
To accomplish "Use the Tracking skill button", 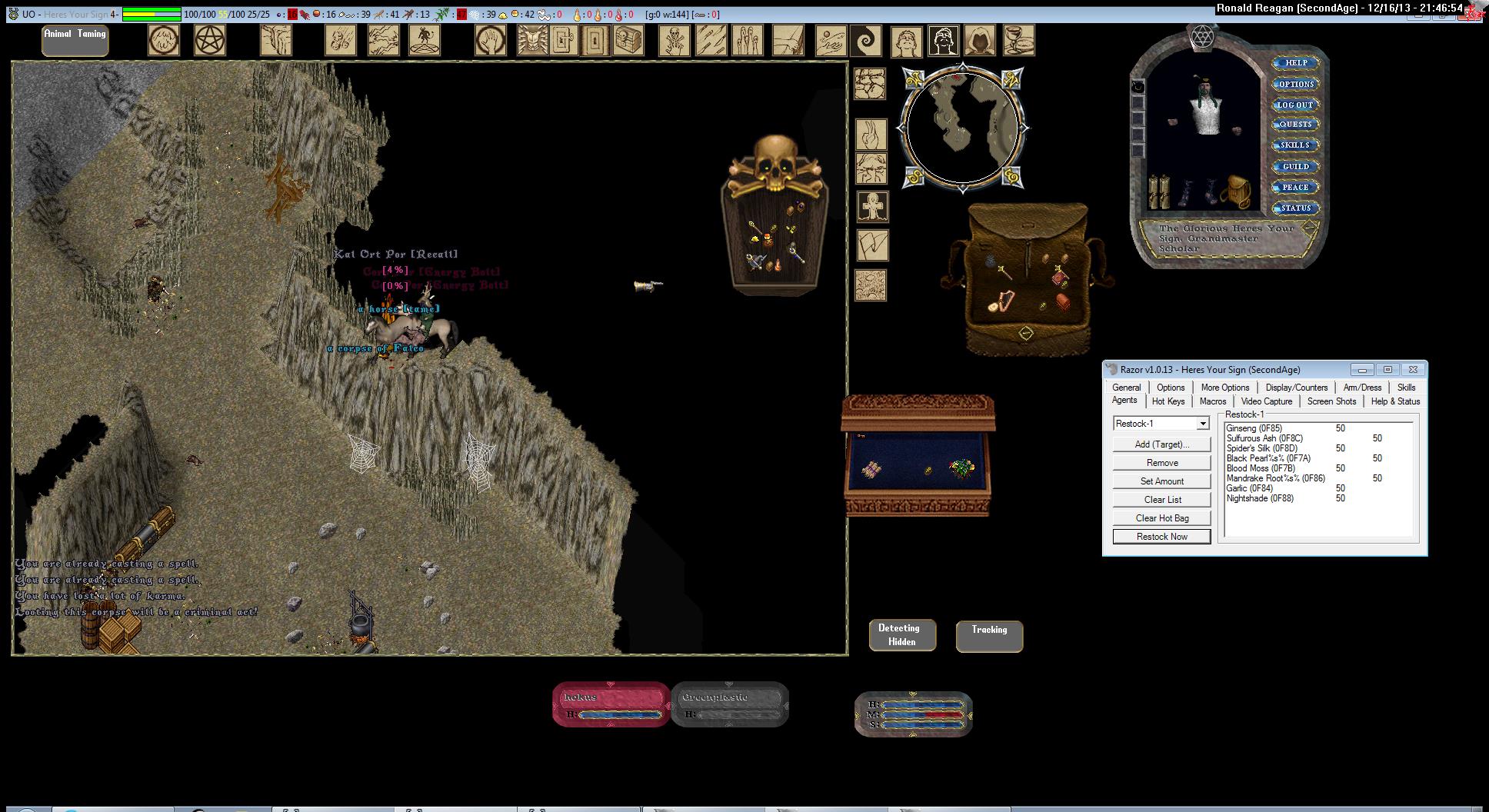I will point(989,636).
